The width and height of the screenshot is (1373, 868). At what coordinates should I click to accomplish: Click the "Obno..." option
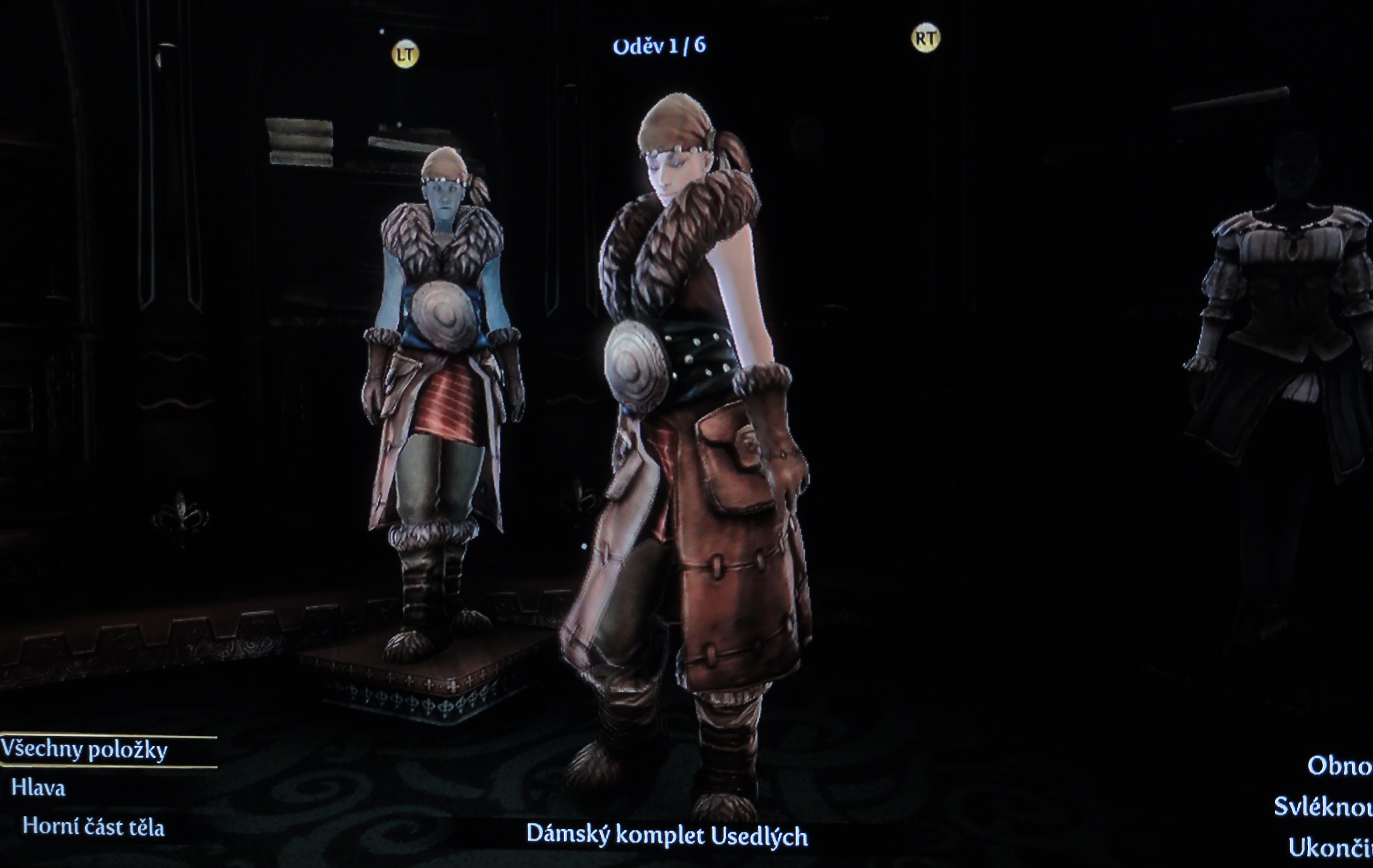1339,766
